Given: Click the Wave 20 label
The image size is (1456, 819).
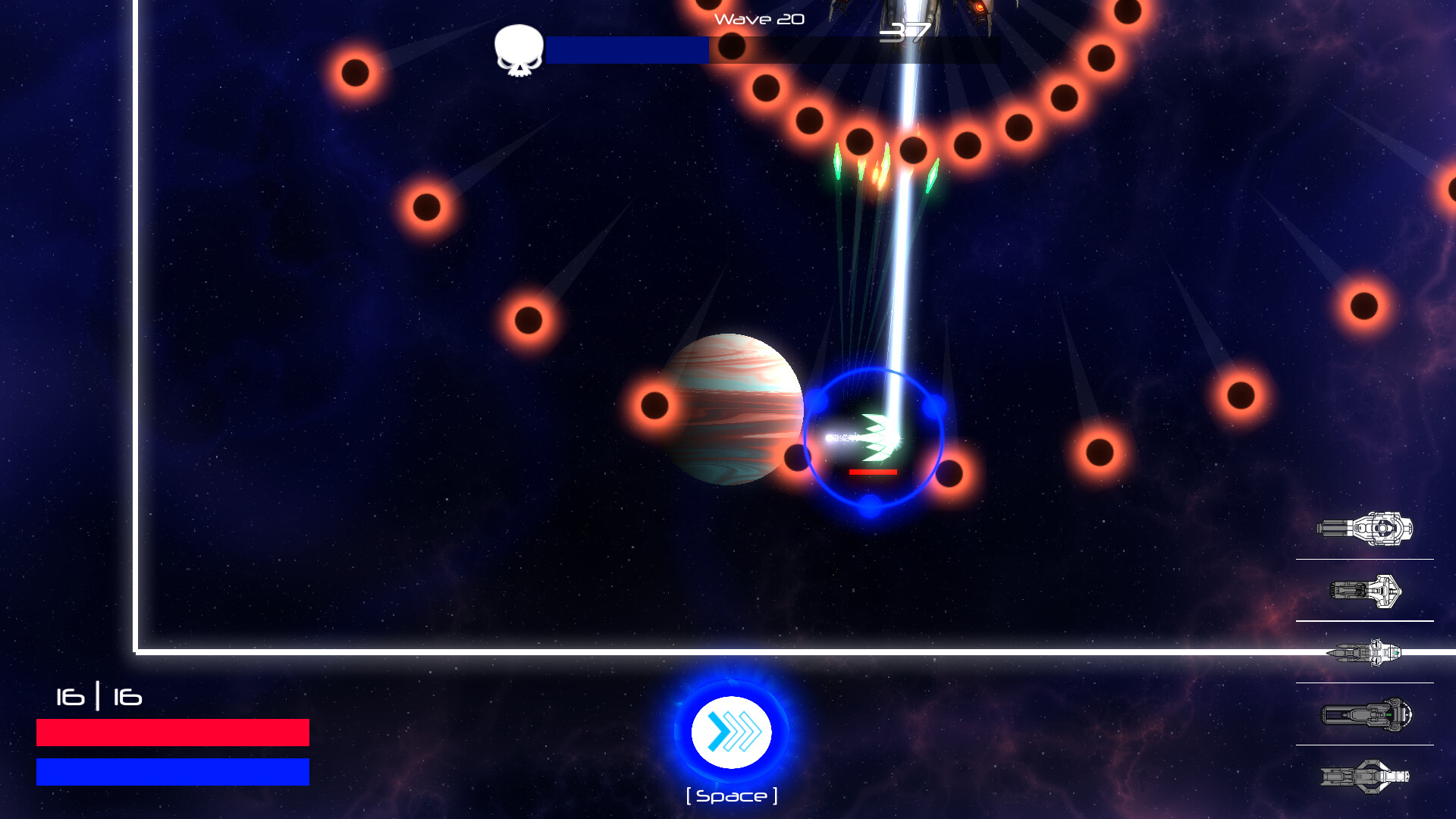Looking at the screenshot, I should click(758, 19).
